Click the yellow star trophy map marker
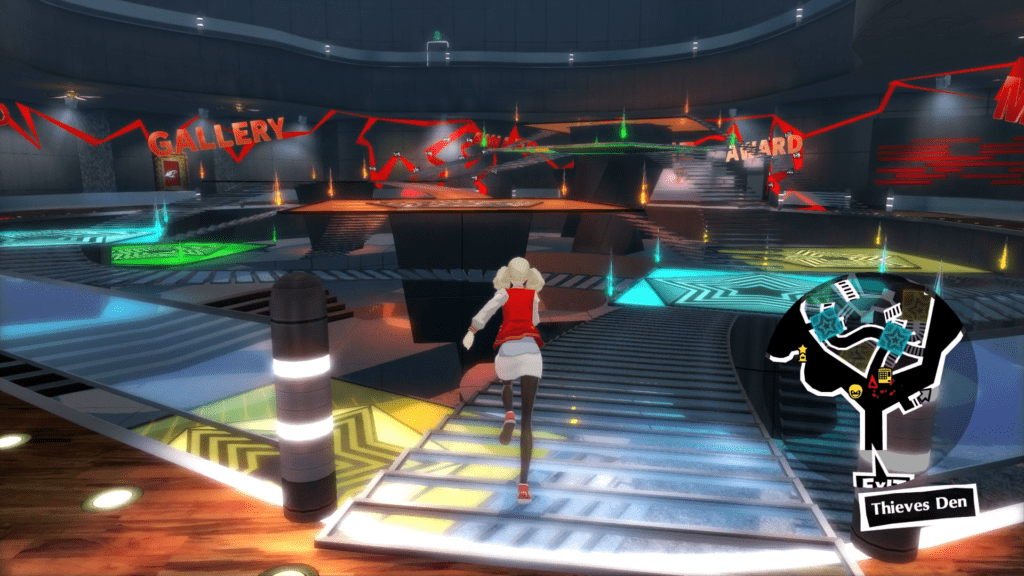Image resolution: width=1024 pixels, height=576 pixels. point(803,352)
